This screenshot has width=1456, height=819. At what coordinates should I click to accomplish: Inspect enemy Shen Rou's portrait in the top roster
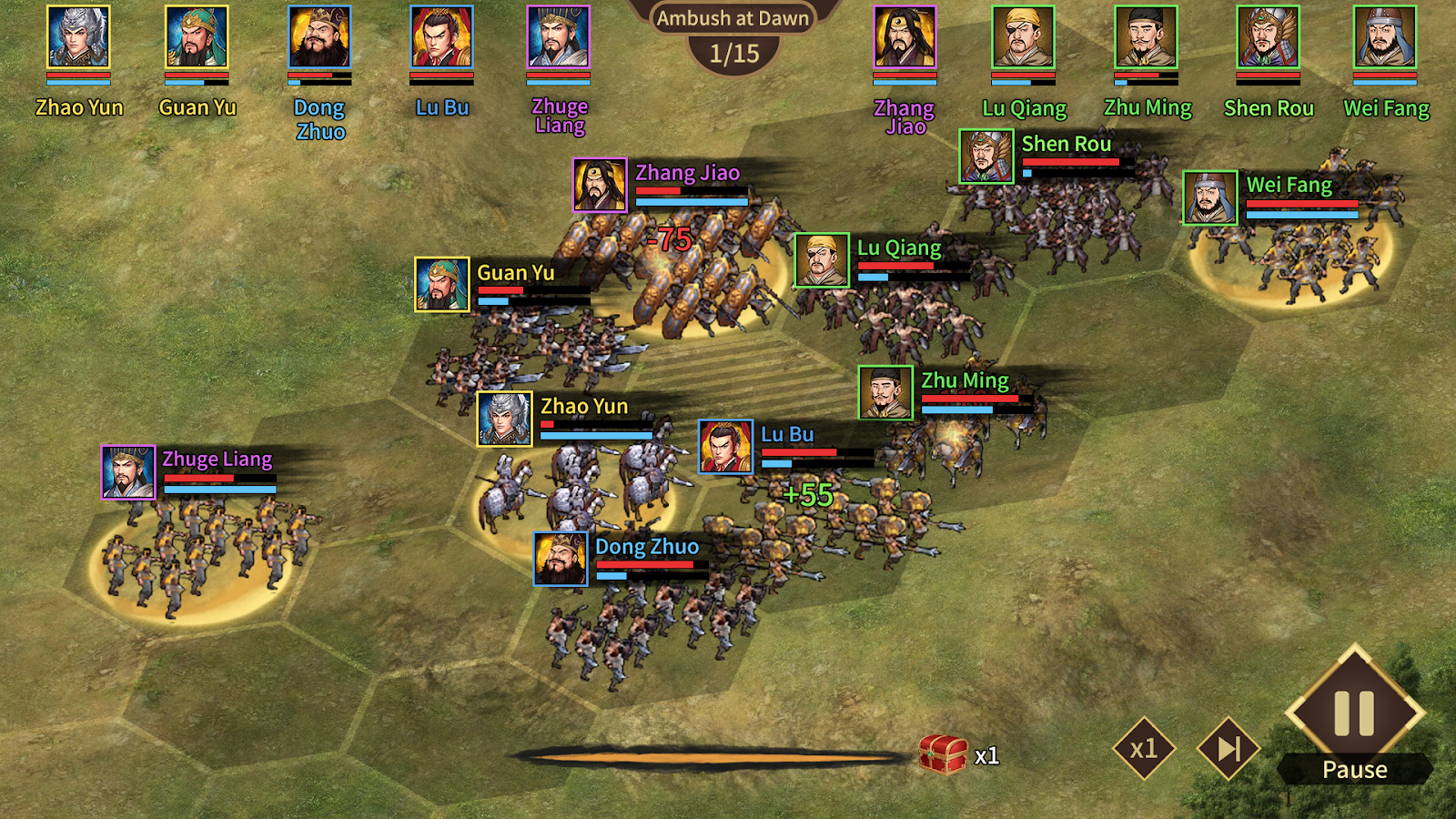[x=1269, y=37]
